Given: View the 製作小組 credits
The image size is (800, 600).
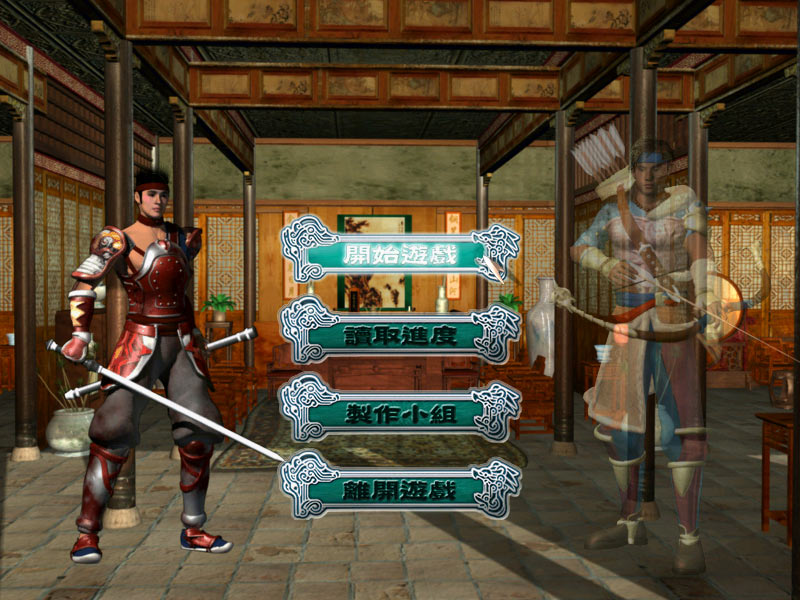Looking at the screenshot, I should pos(400,411).
